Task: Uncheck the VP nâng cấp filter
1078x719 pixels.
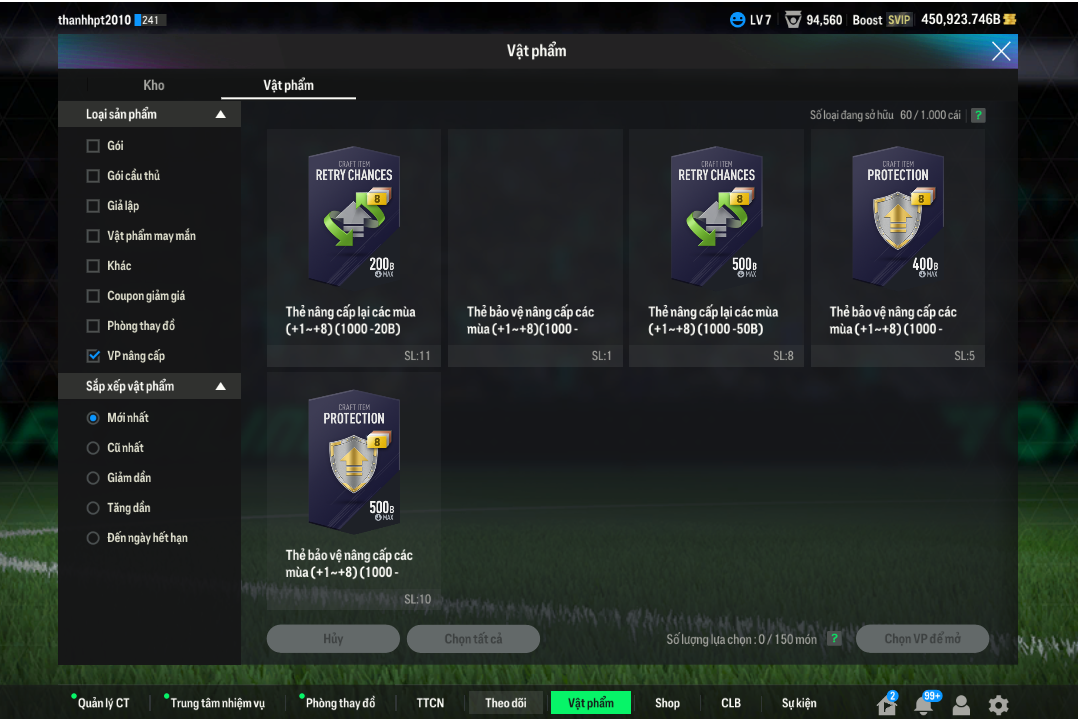Action: click(94, 356)
